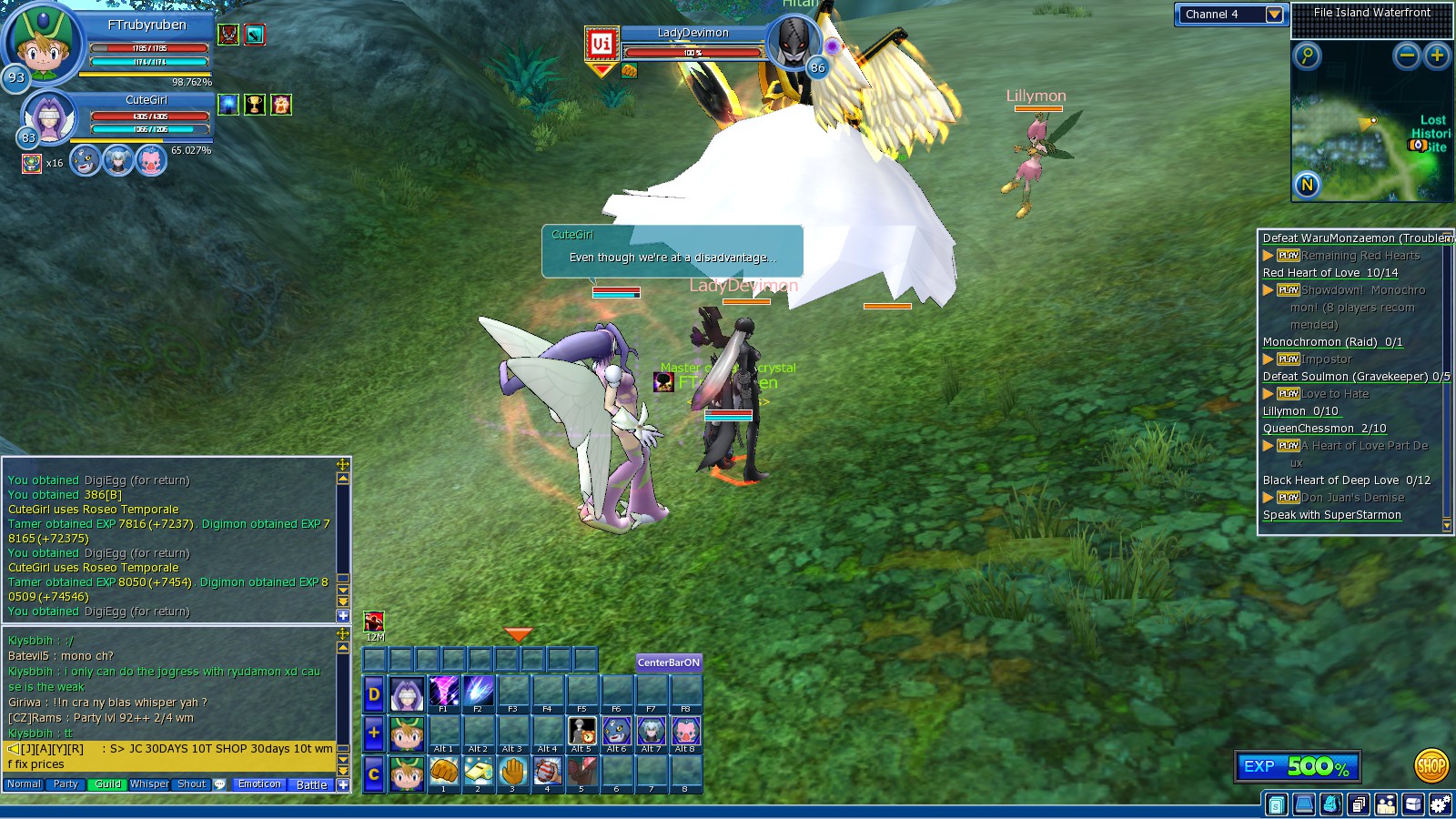
Task: Open the Channel 4 dropdown
Action: [x=1230, y=15]
